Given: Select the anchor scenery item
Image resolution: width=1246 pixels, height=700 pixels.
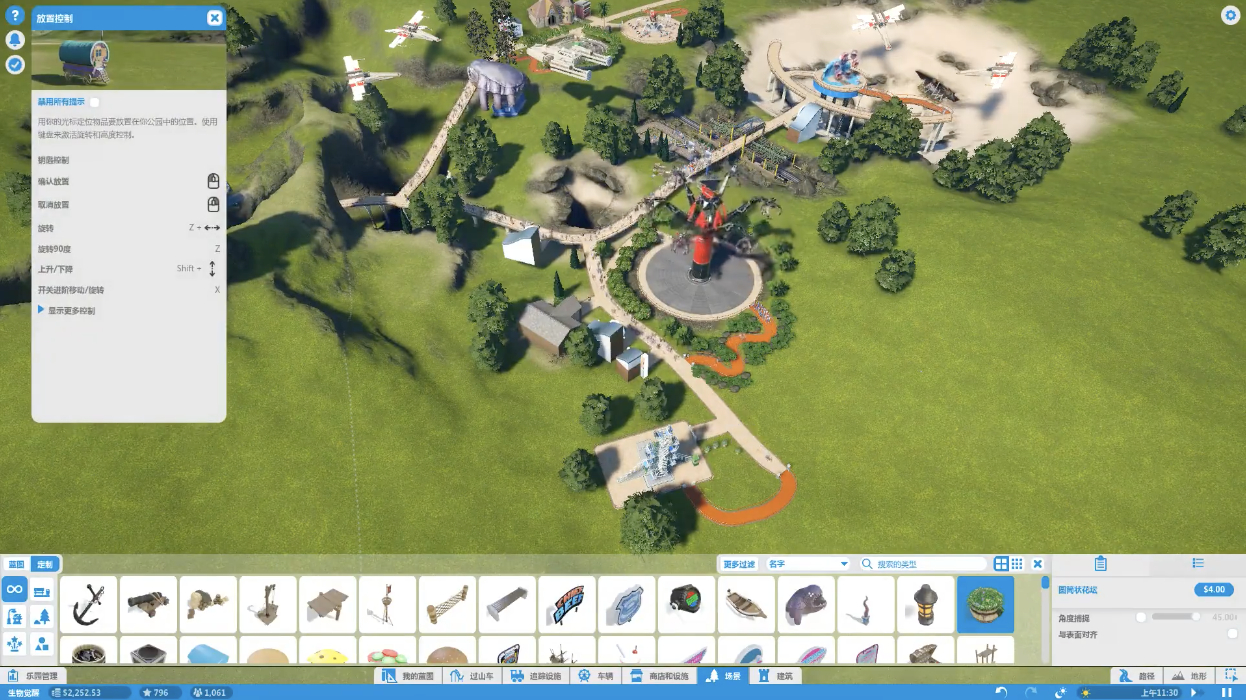Looking at the screenshot, I should coord(89,604).
